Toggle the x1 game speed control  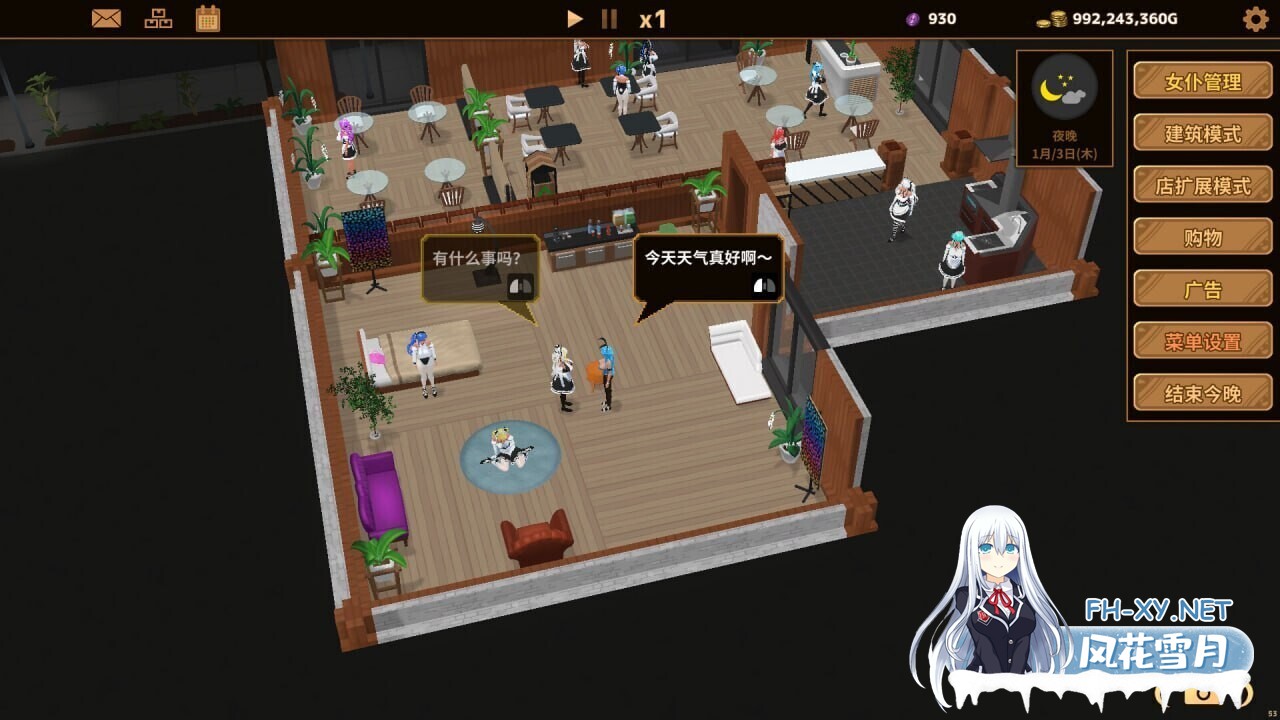(x=654, y=17)
